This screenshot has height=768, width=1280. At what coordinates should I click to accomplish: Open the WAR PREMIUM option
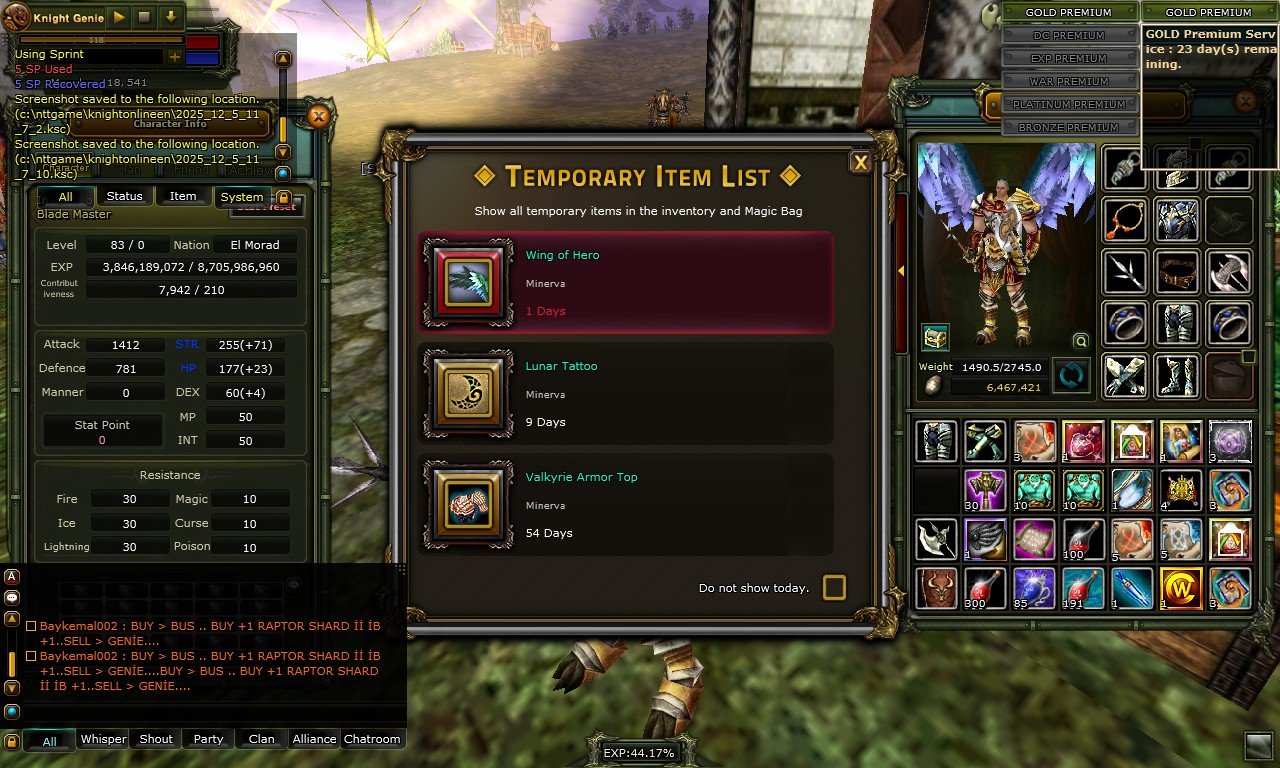1070,81
